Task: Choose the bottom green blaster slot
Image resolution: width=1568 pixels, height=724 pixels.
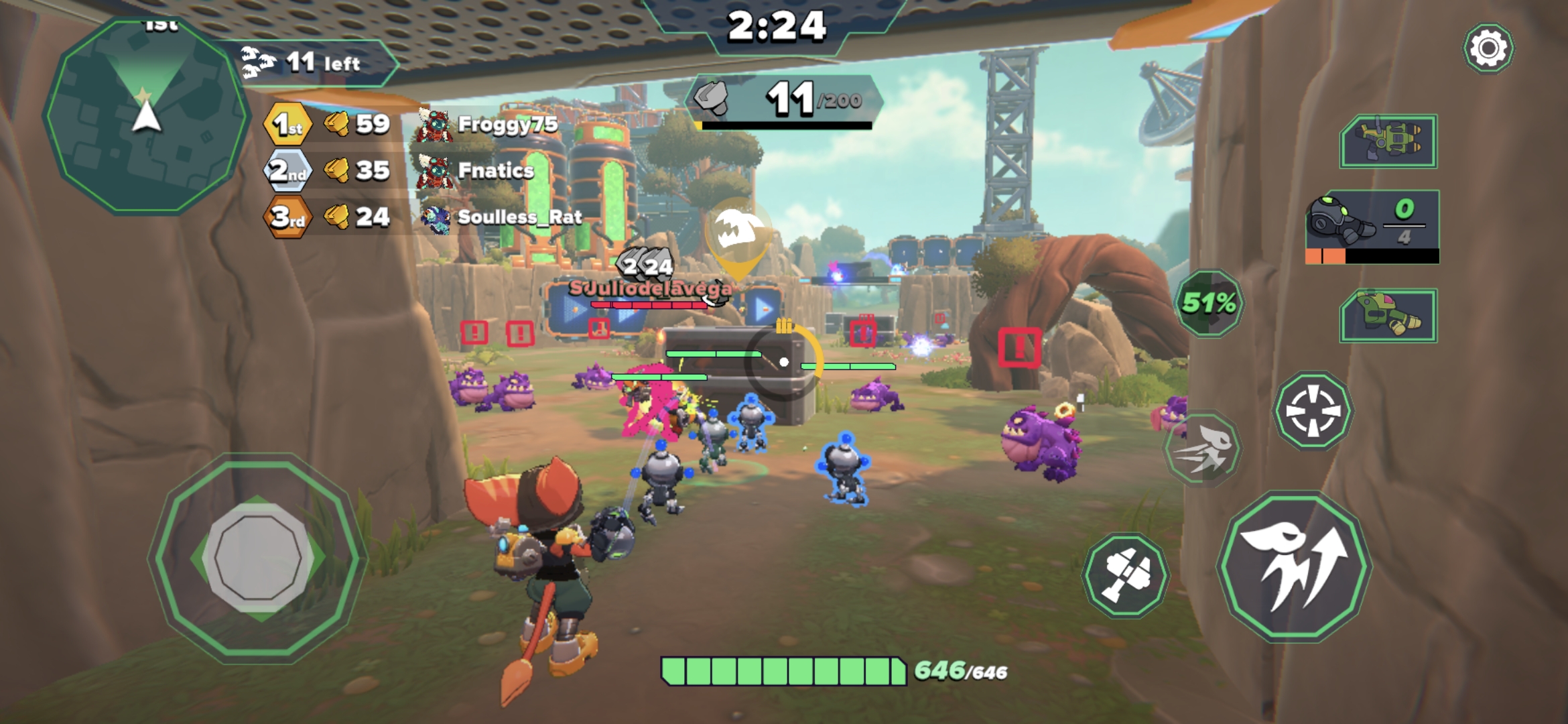Action: [x=1388, y=315]
